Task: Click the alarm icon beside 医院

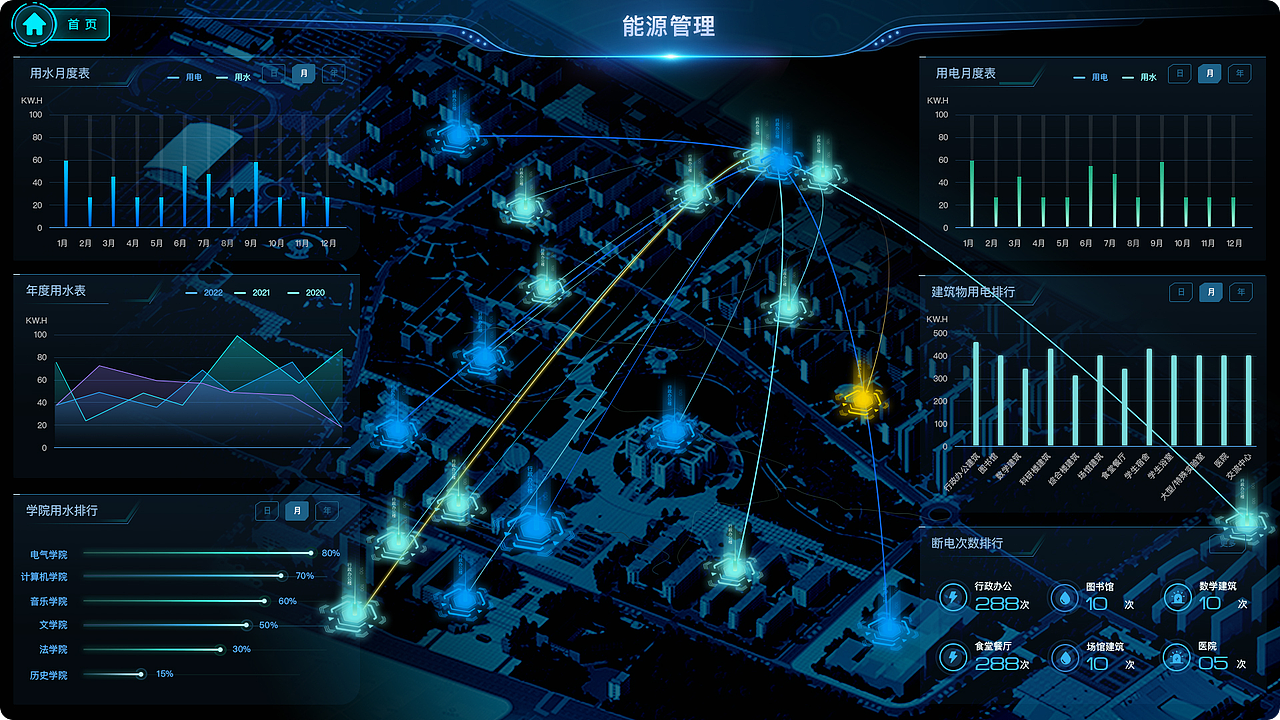Action: (x=1176, y=657)
